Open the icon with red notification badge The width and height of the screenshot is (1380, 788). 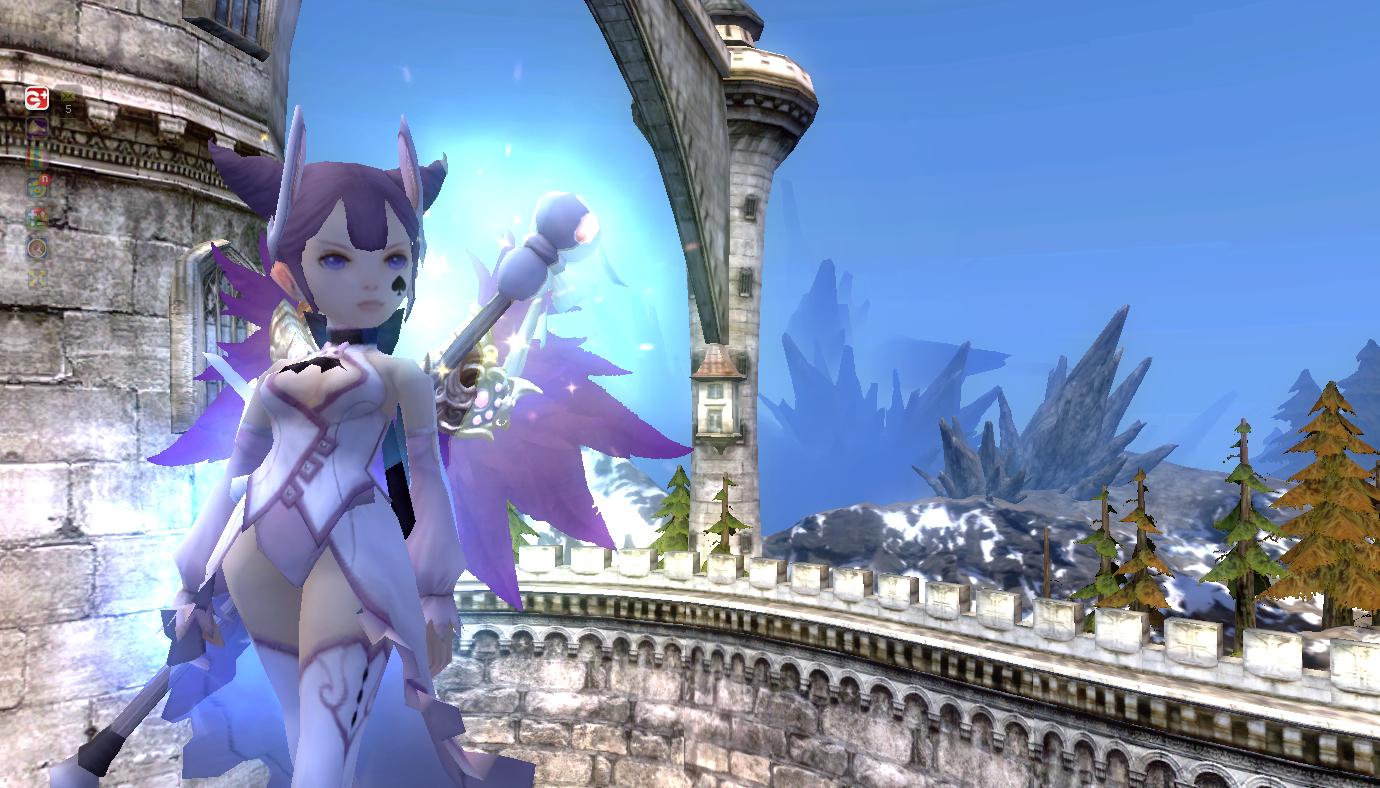point(38,186)
